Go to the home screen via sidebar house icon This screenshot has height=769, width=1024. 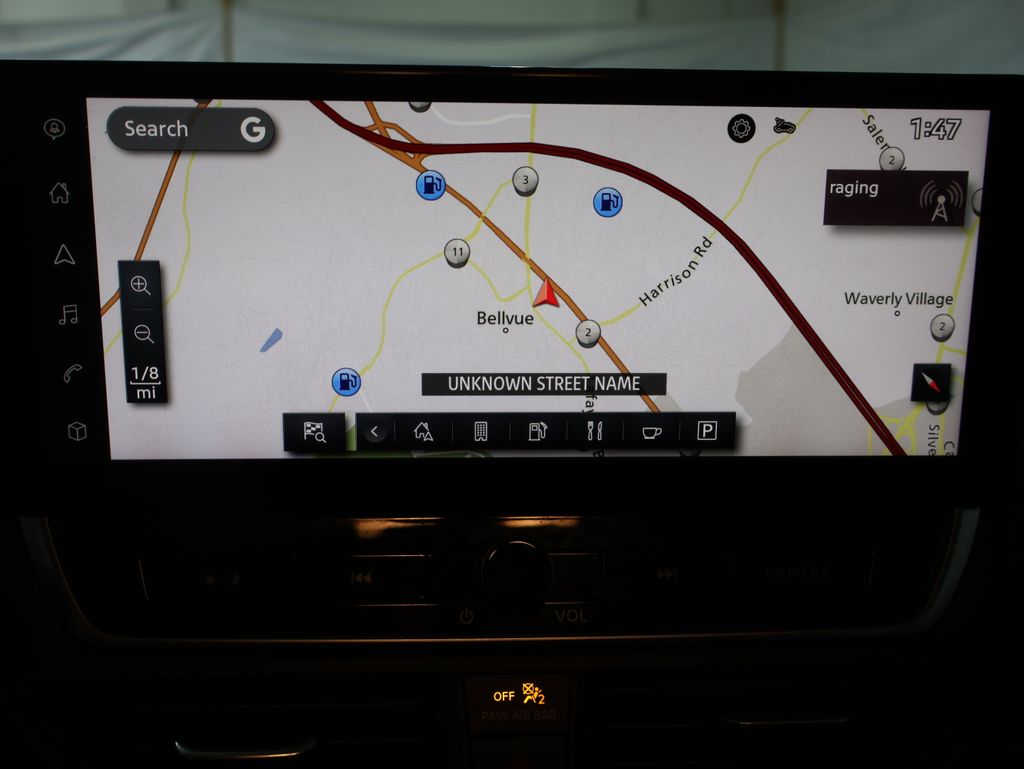pyautogui.click(x=60, y=193)
